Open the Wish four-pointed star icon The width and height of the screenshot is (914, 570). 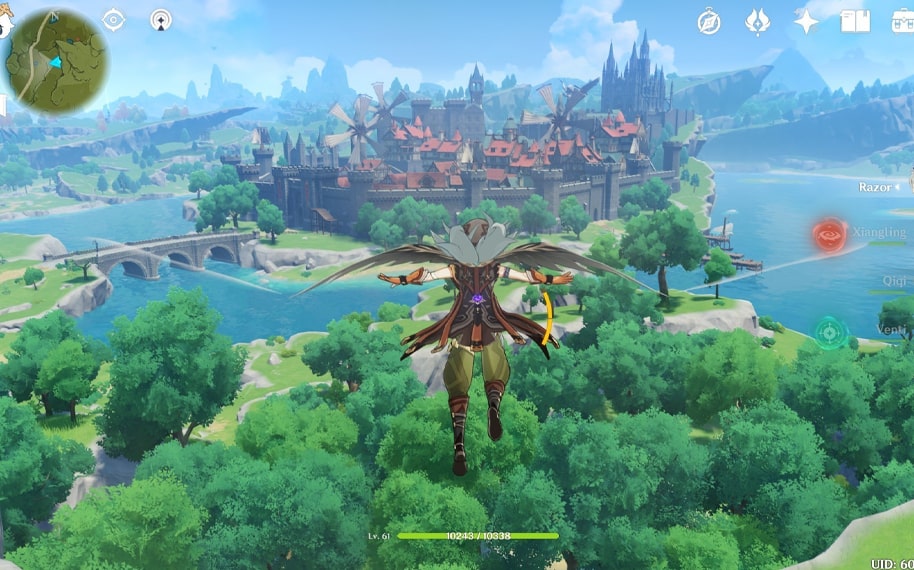point(806,22)
